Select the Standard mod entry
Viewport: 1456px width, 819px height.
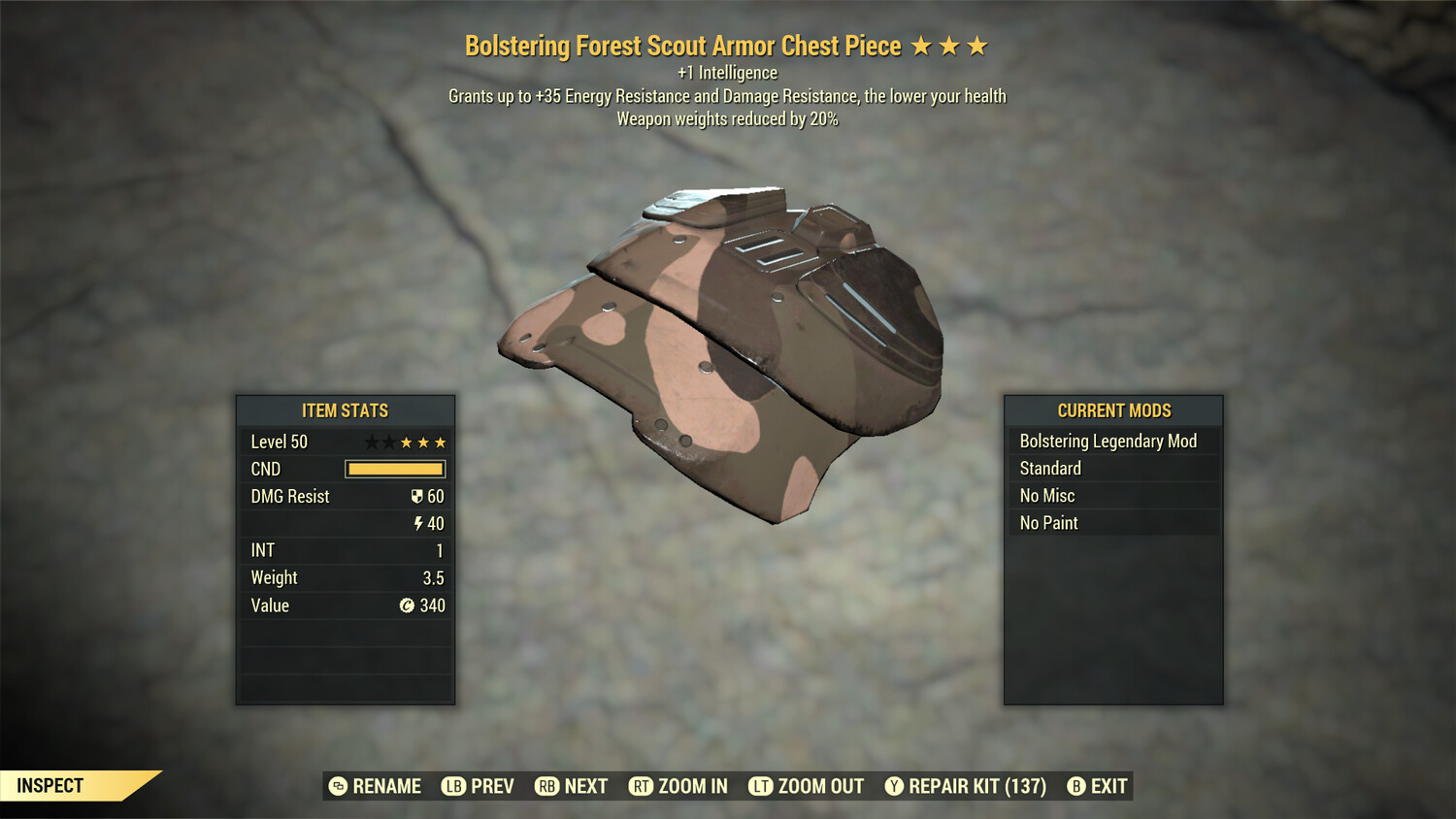coord(1112,468)
